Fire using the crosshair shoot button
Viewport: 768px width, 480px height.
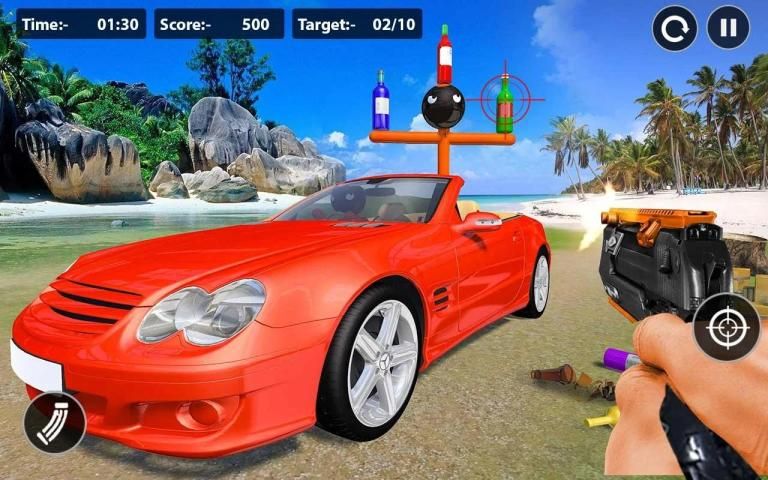[726, 327]
